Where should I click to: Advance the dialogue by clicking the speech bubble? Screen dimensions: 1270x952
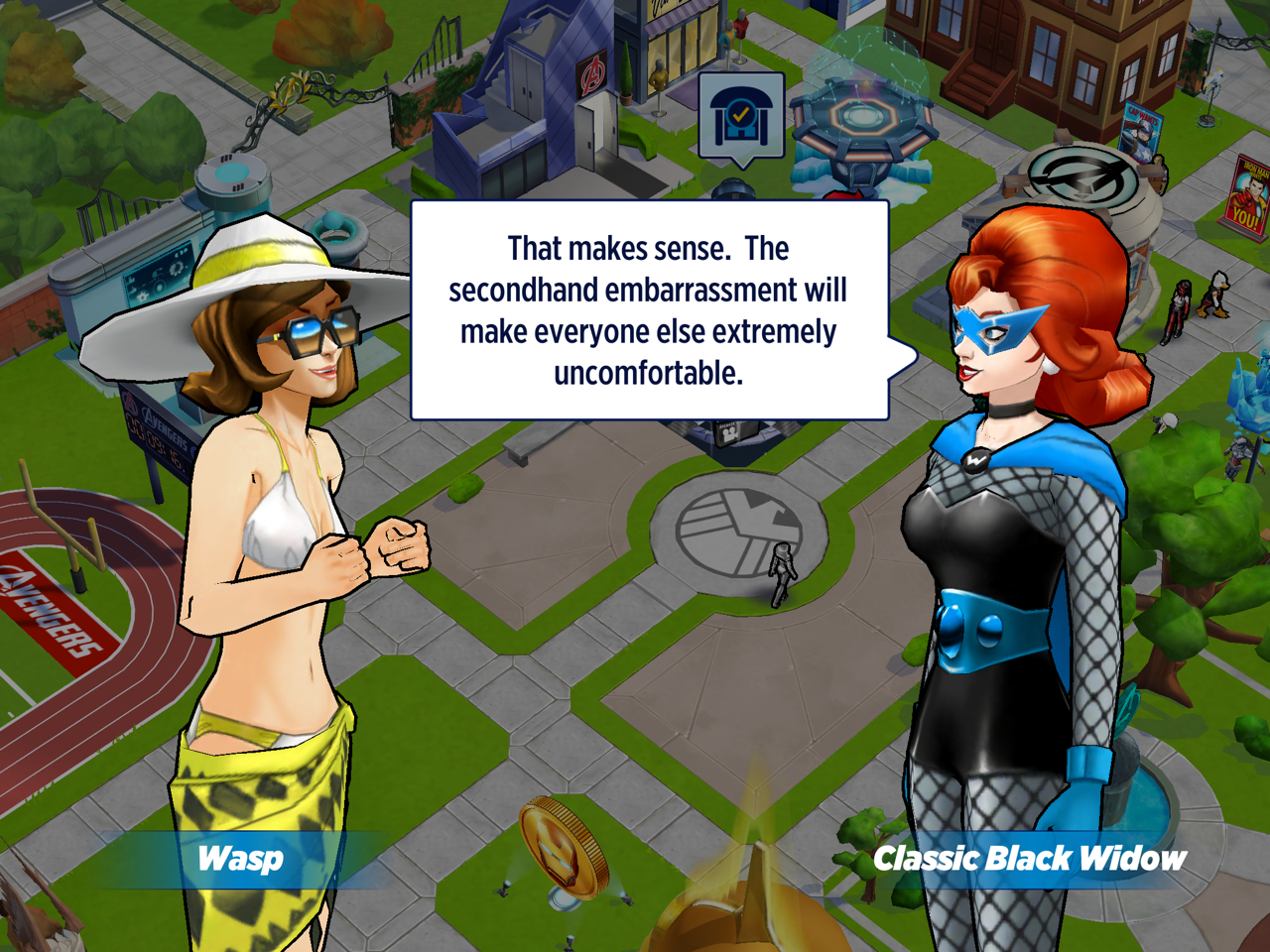coord(649,310)
